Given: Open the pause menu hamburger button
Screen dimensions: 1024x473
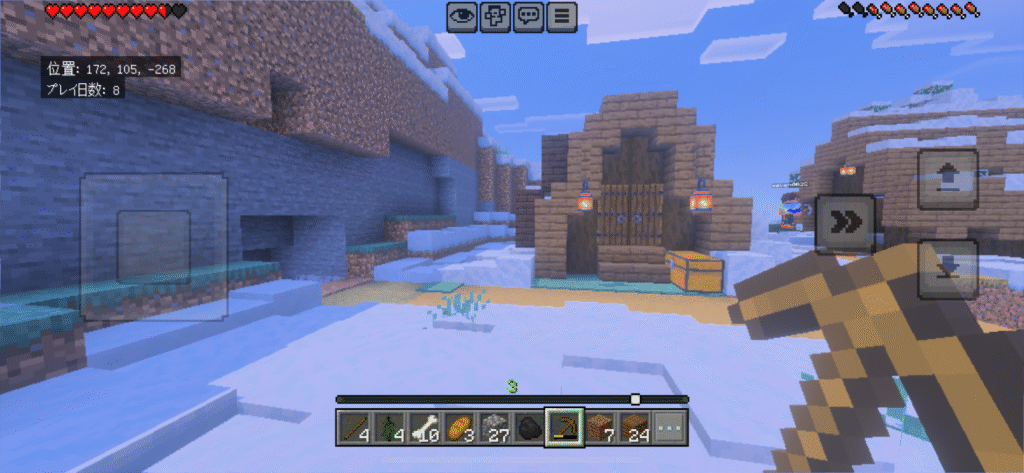Looking at the screenshot, I should click(x=563, y=16).
